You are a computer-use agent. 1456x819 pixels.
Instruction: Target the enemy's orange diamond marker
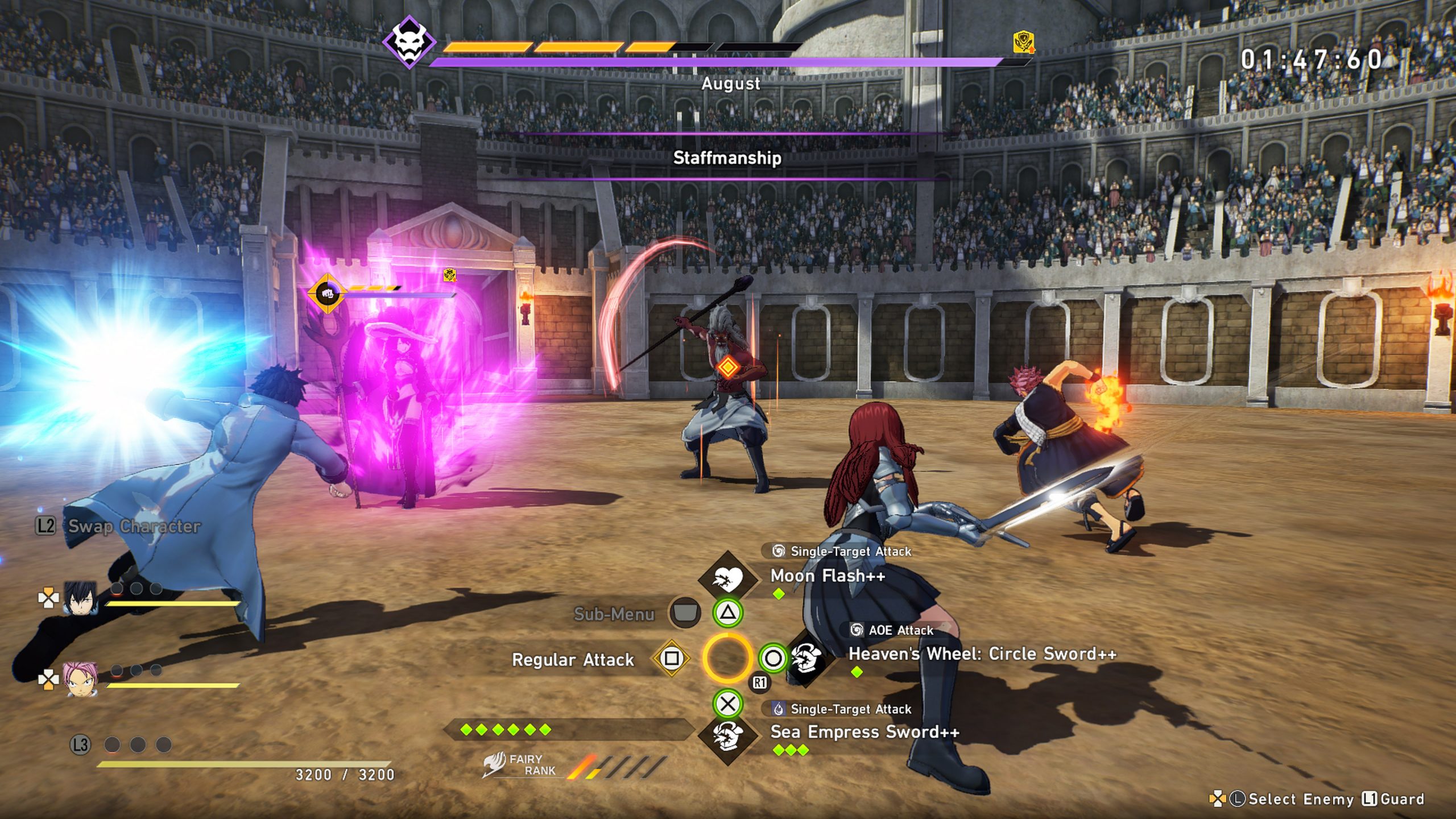click(327, 293)
